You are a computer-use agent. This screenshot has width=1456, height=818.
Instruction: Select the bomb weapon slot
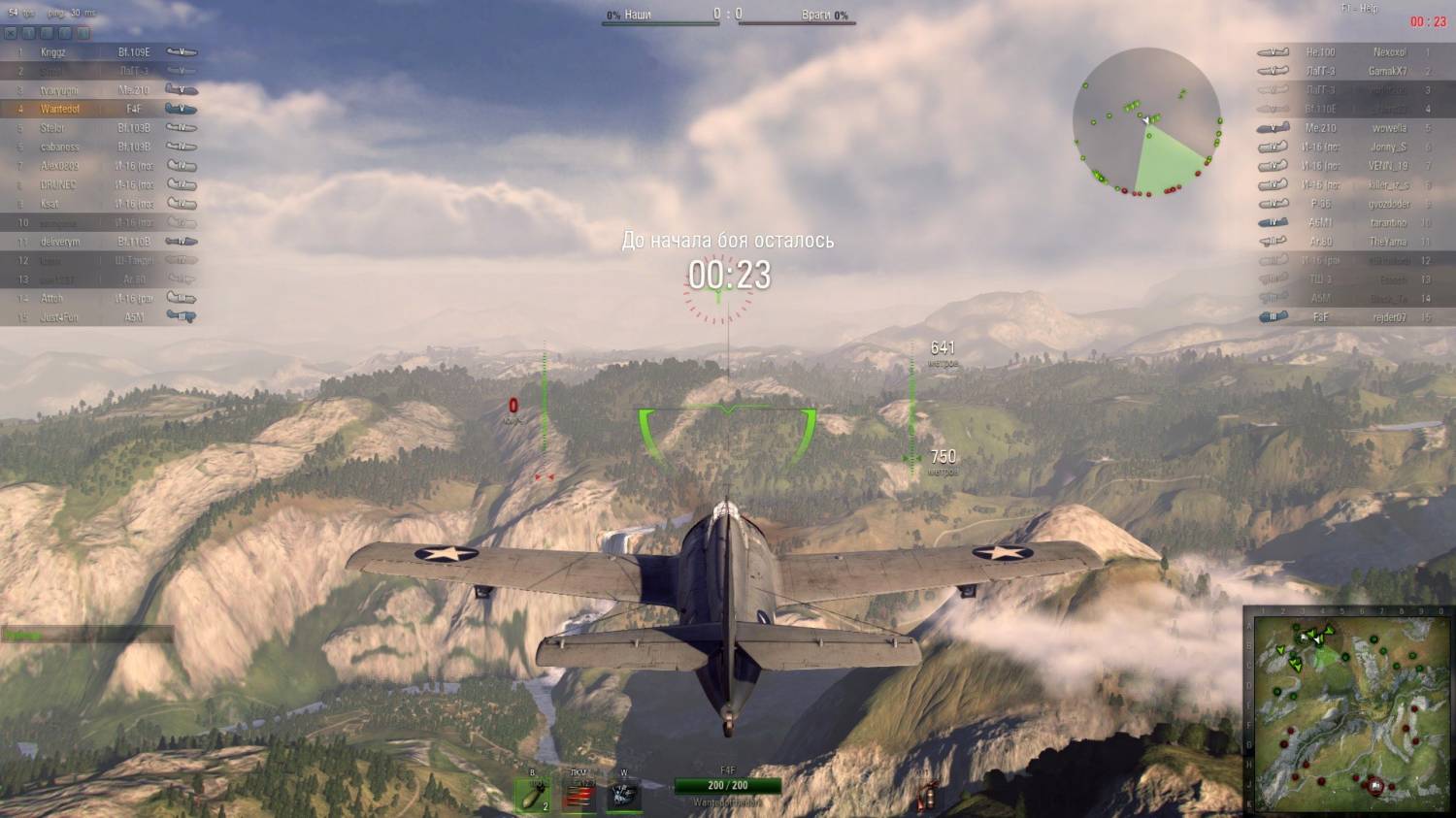532,797
